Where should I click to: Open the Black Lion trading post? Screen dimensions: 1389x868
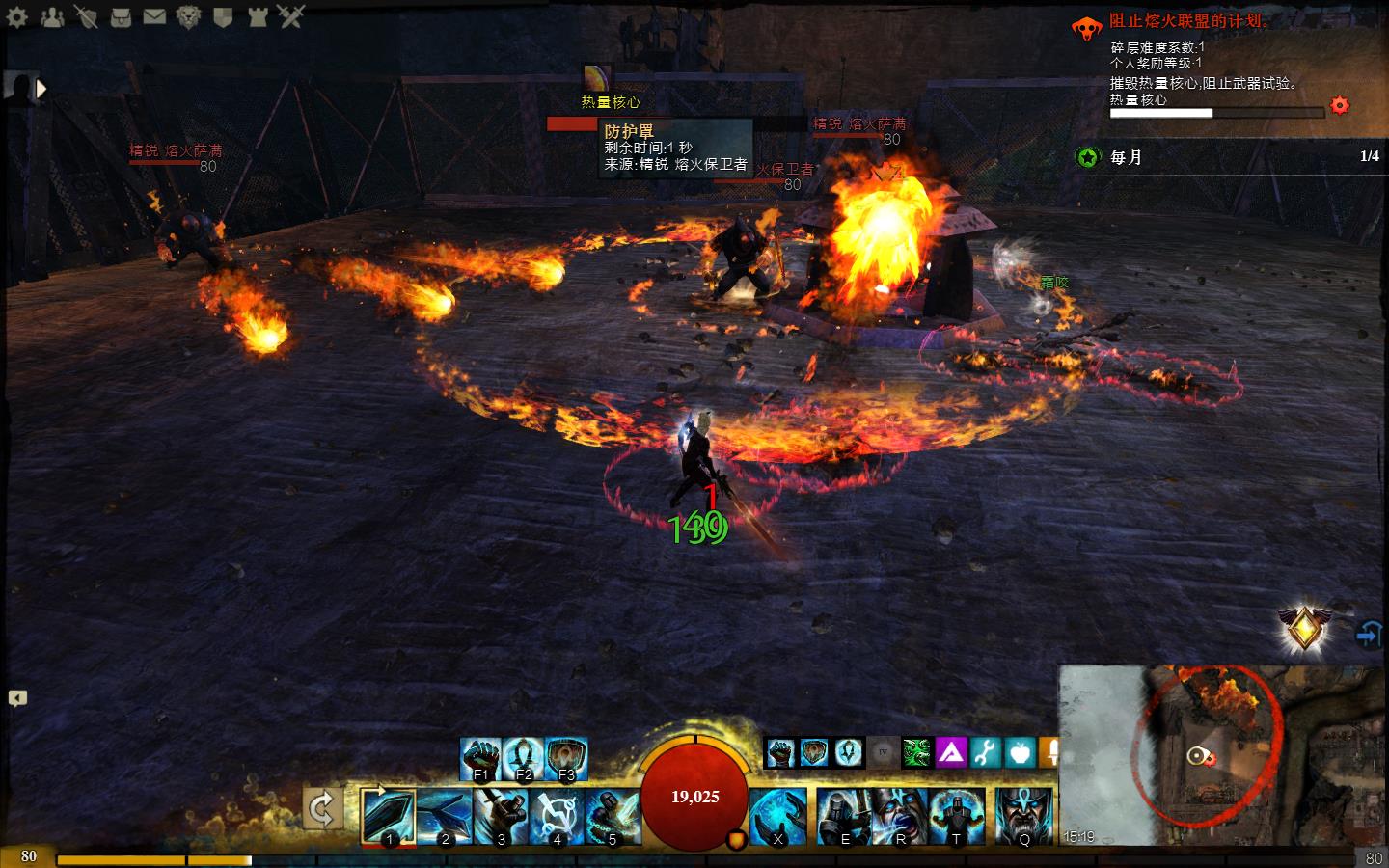pos(189,15)
